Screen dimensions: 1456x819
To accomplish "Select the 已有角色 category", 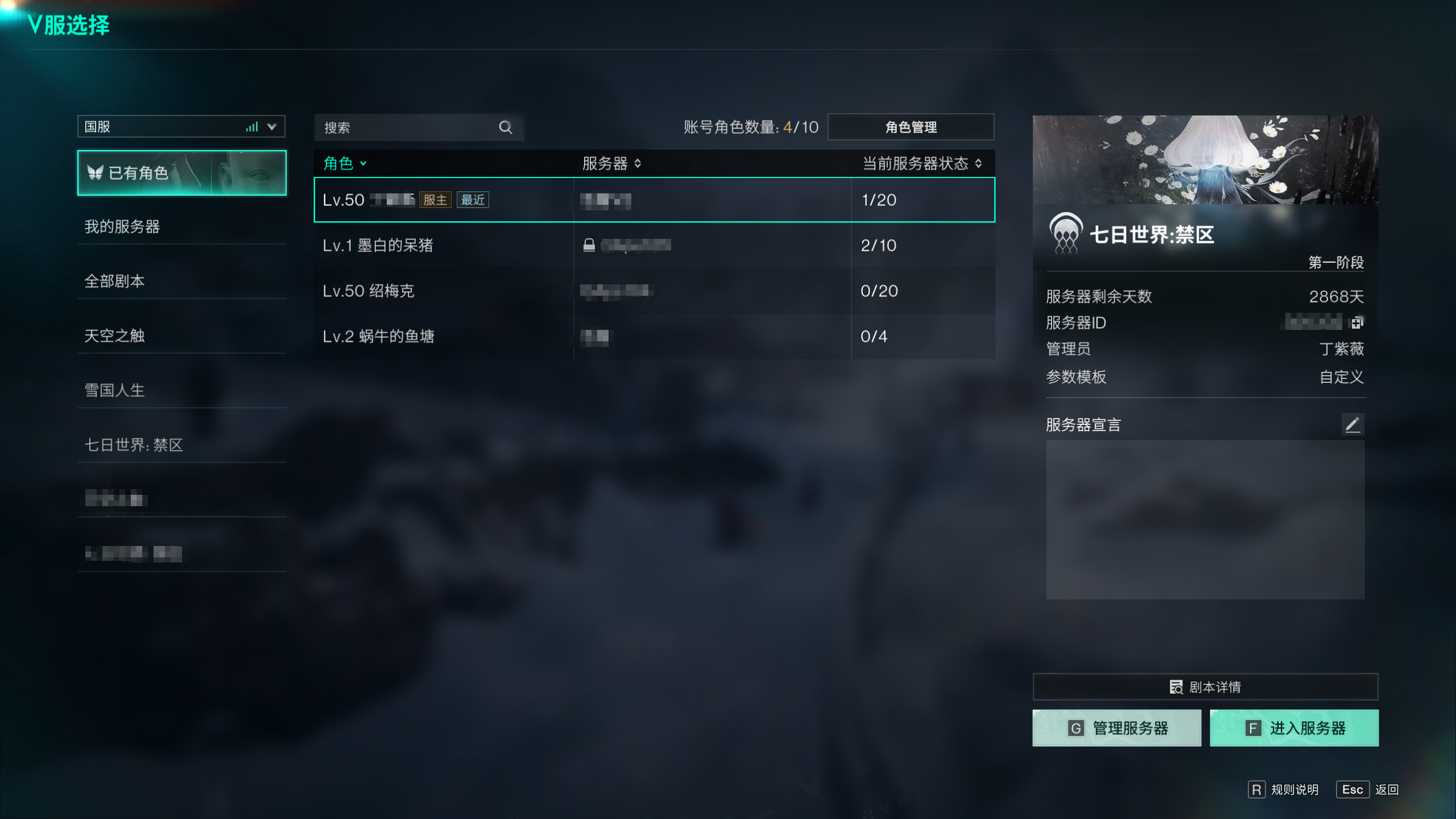I will pyautogui.click(x=181, y=173).
